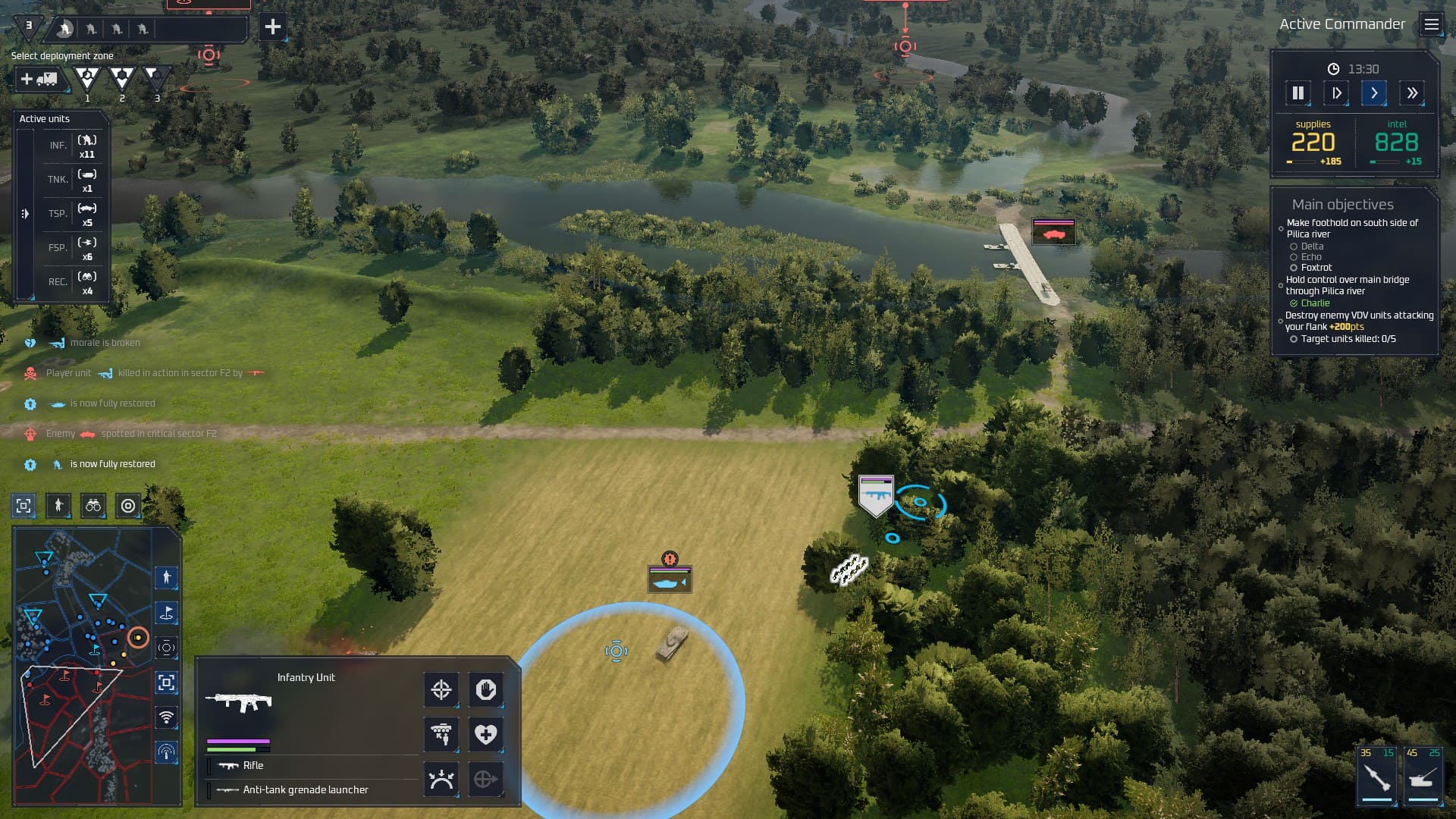Choose deployment zone 1
This screenshot has height=819, width=1456.
(87, 79)
